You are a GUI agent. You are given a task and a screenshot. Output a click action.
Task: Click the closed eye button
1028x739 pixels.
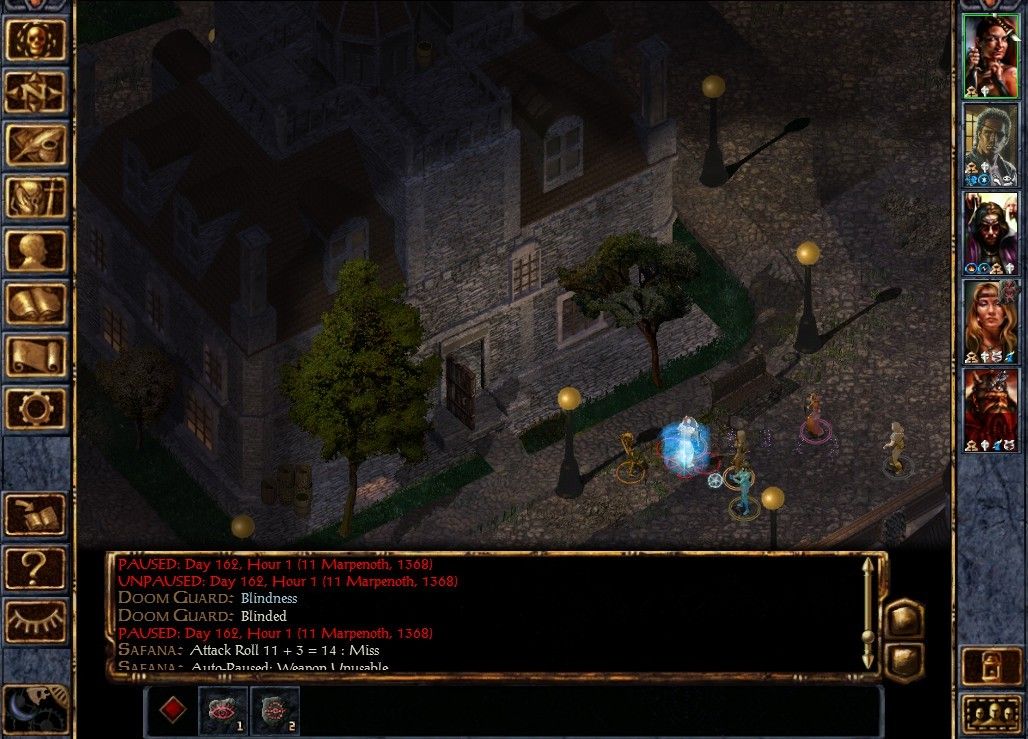coord(36,620)
